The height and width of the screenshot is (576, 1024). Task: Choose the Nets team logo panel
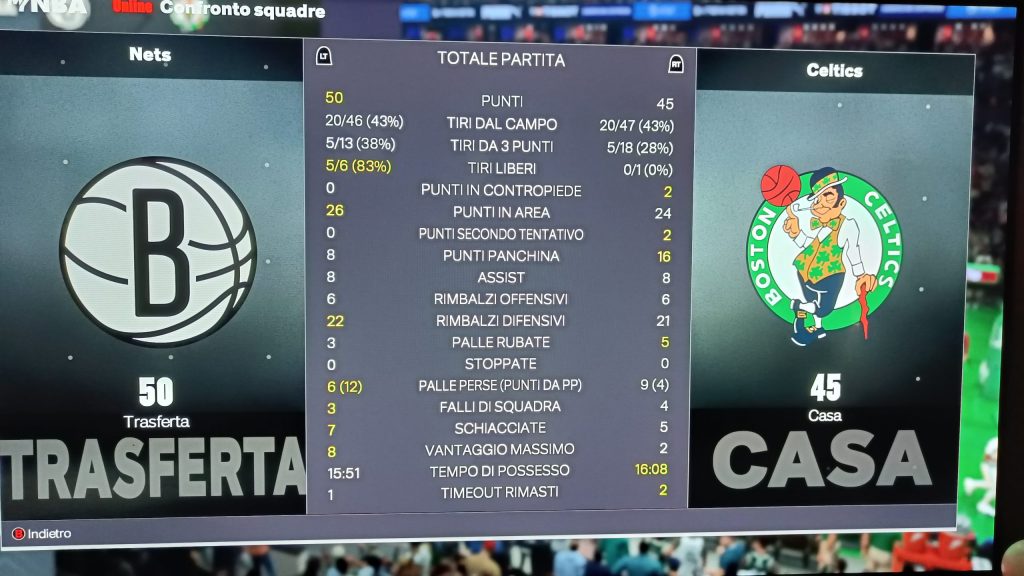pos(157,251)
